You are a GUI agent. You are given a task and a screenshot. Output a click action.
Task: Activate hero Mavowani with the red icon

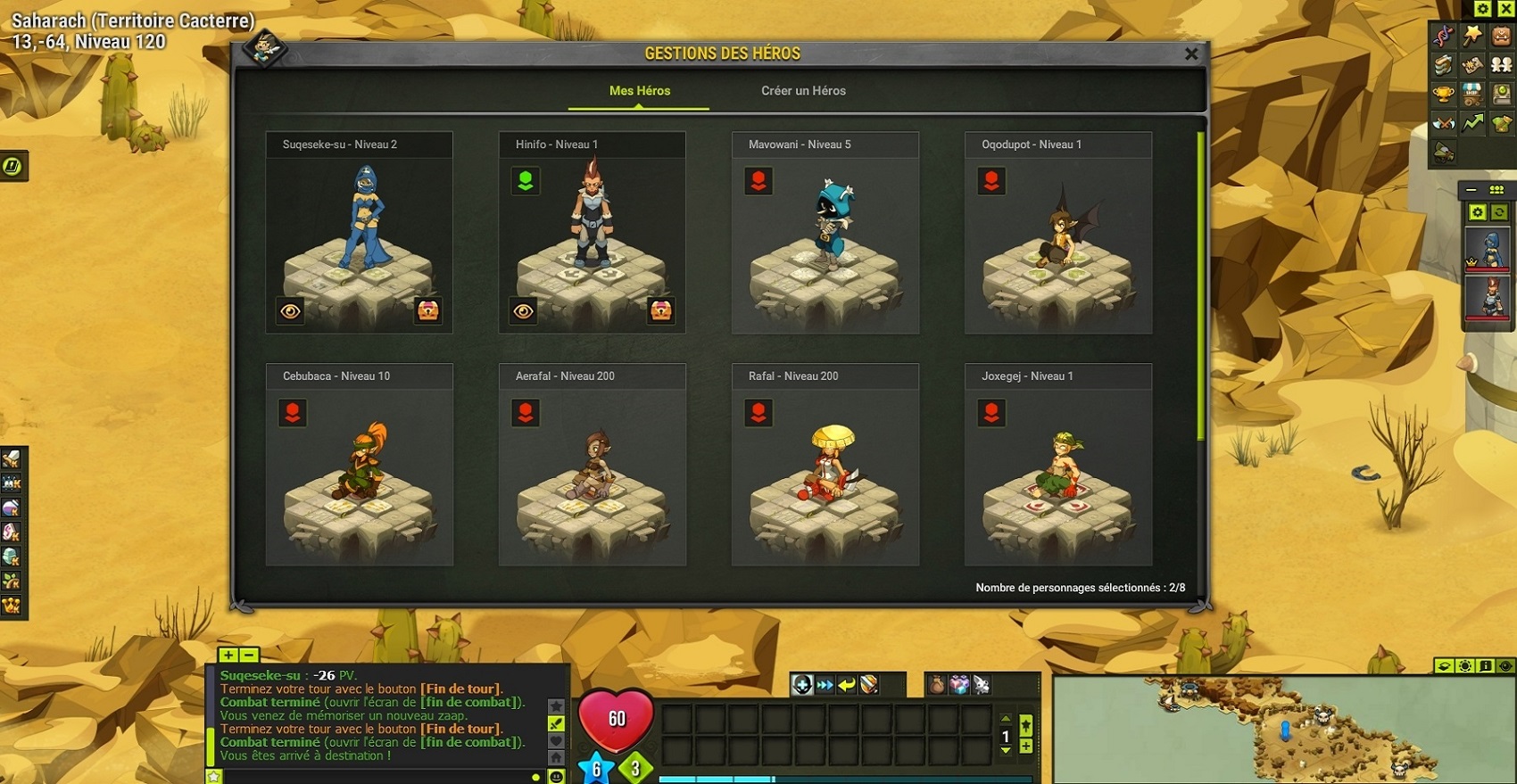point(758,181)
